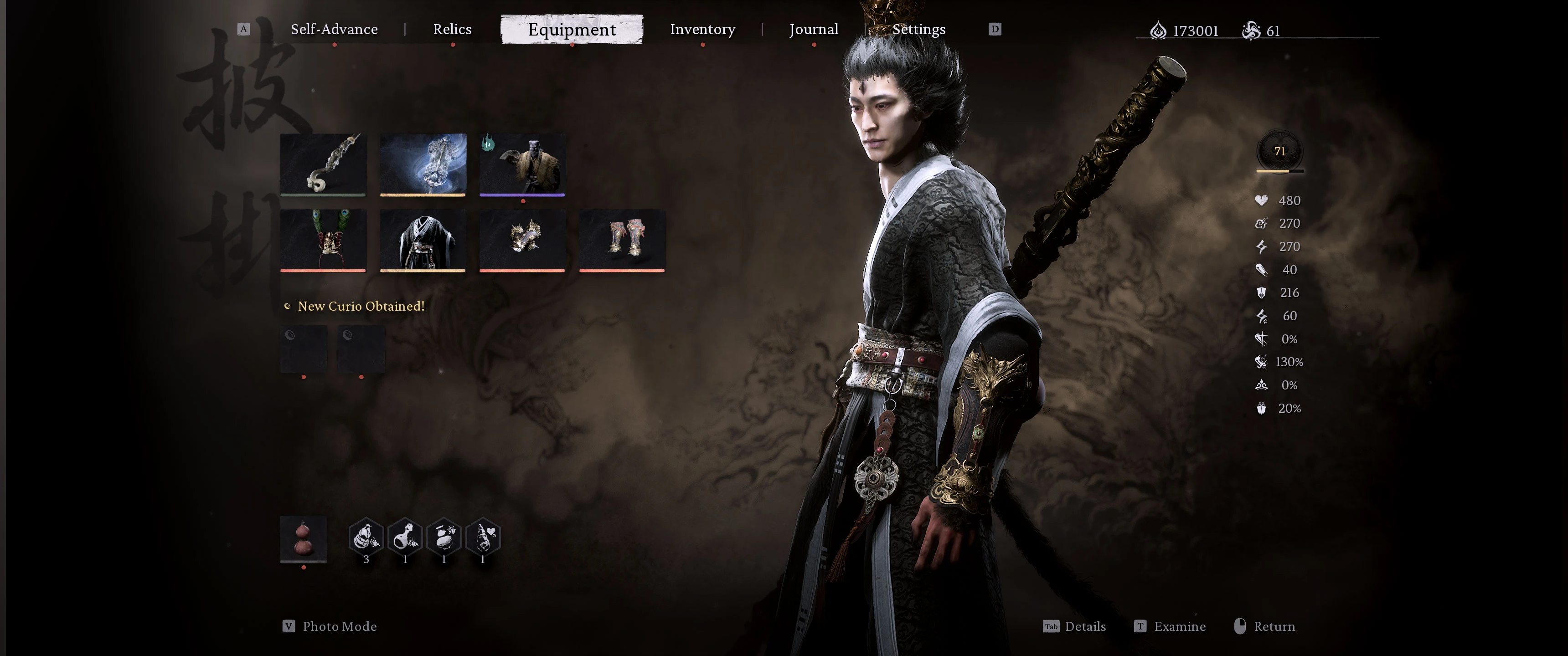Select the spirit slot with fan-holding figure

[x=522, y=164]
